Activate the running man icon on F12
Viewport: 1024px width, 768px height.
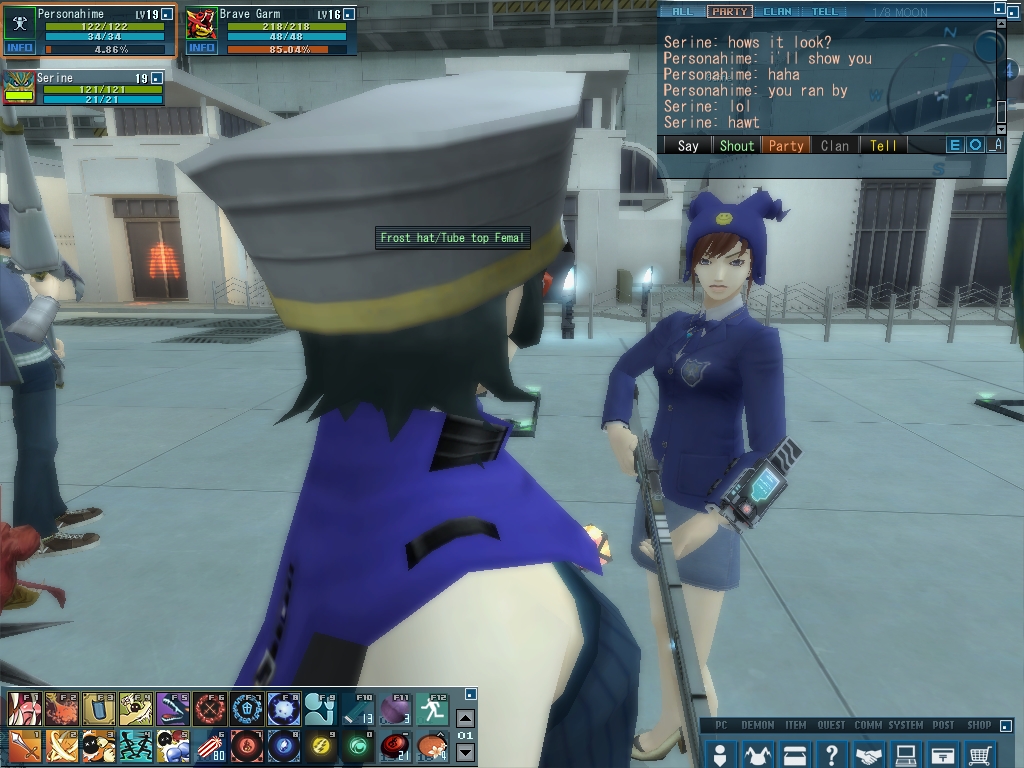(x=432, y=709)
